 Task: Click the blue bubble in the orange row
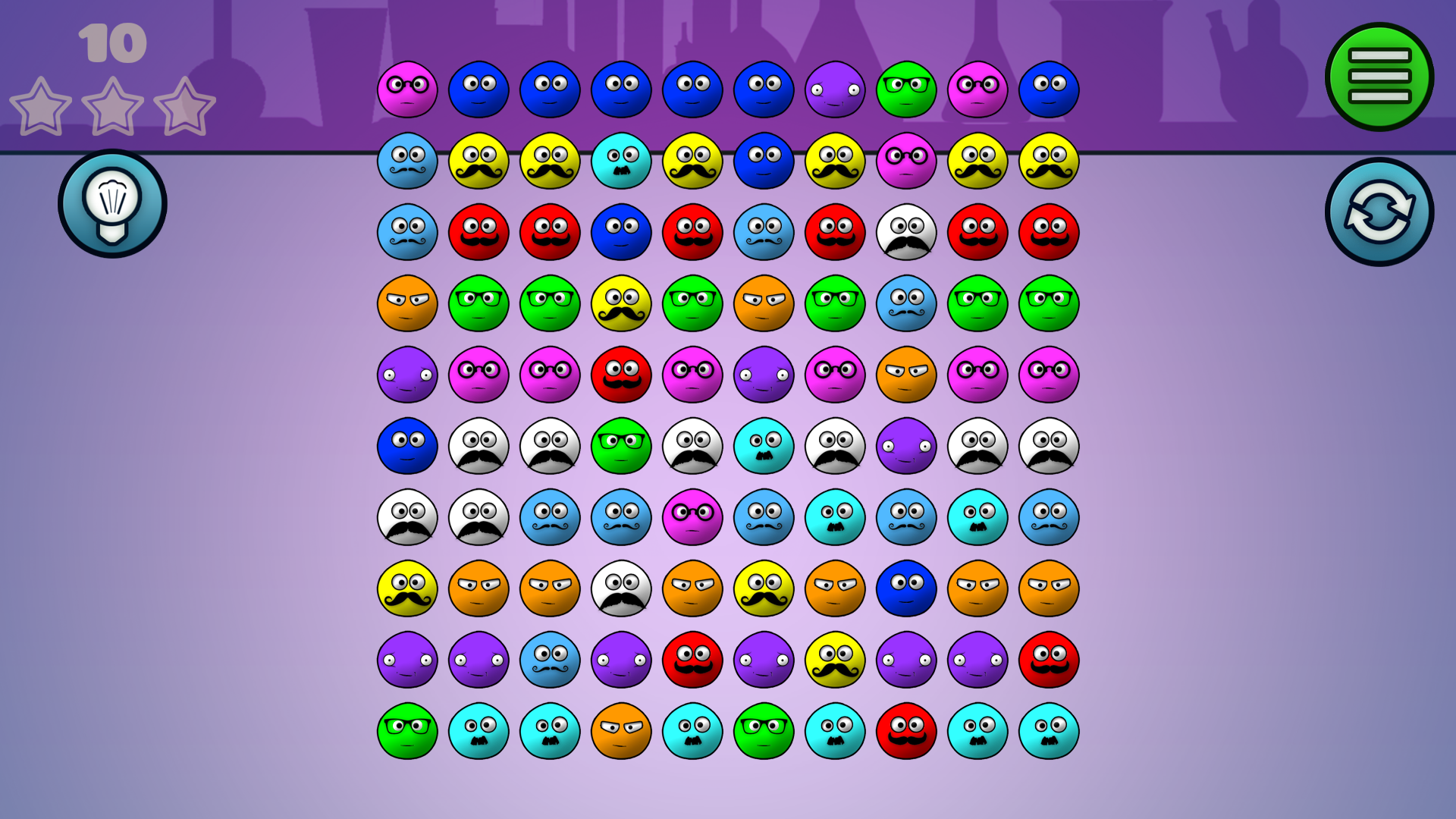coord(906,588)
